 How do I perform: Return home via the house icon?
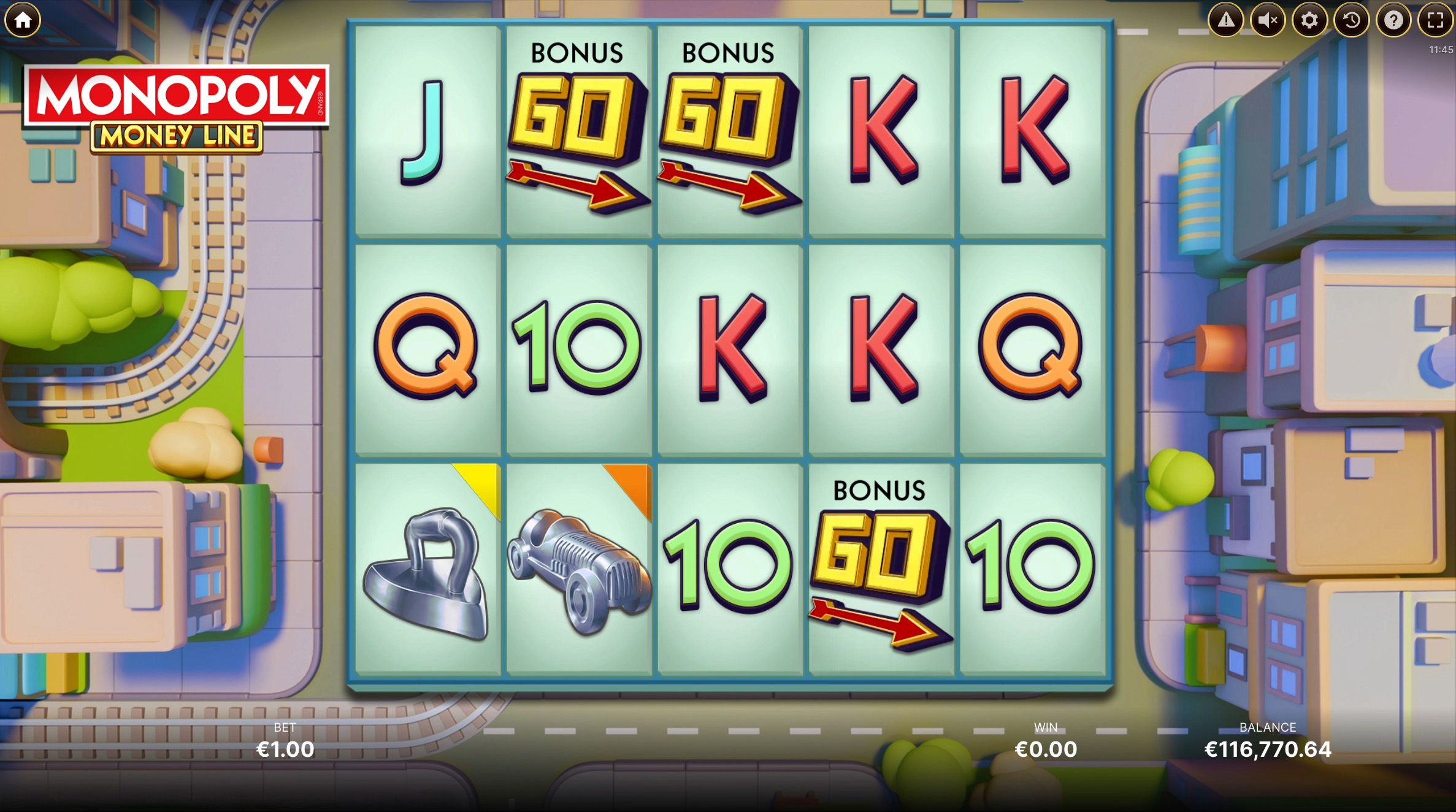[23, 20]
